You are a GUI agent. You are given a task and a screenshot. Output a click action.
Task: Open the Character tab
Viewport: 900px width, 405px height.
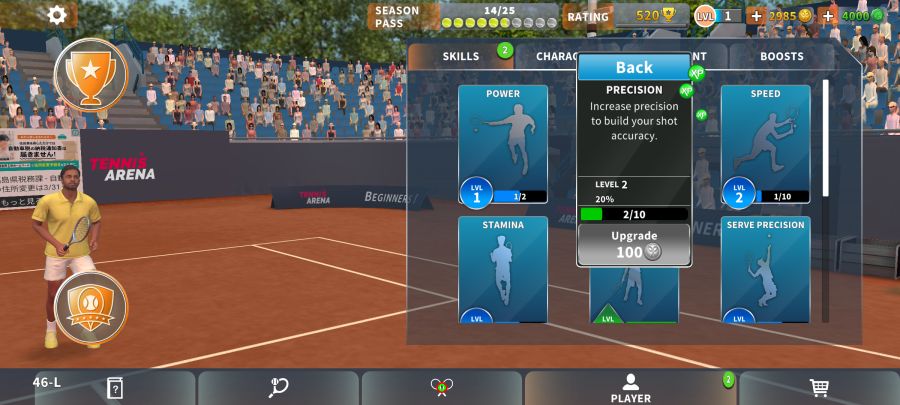point(553,56)
